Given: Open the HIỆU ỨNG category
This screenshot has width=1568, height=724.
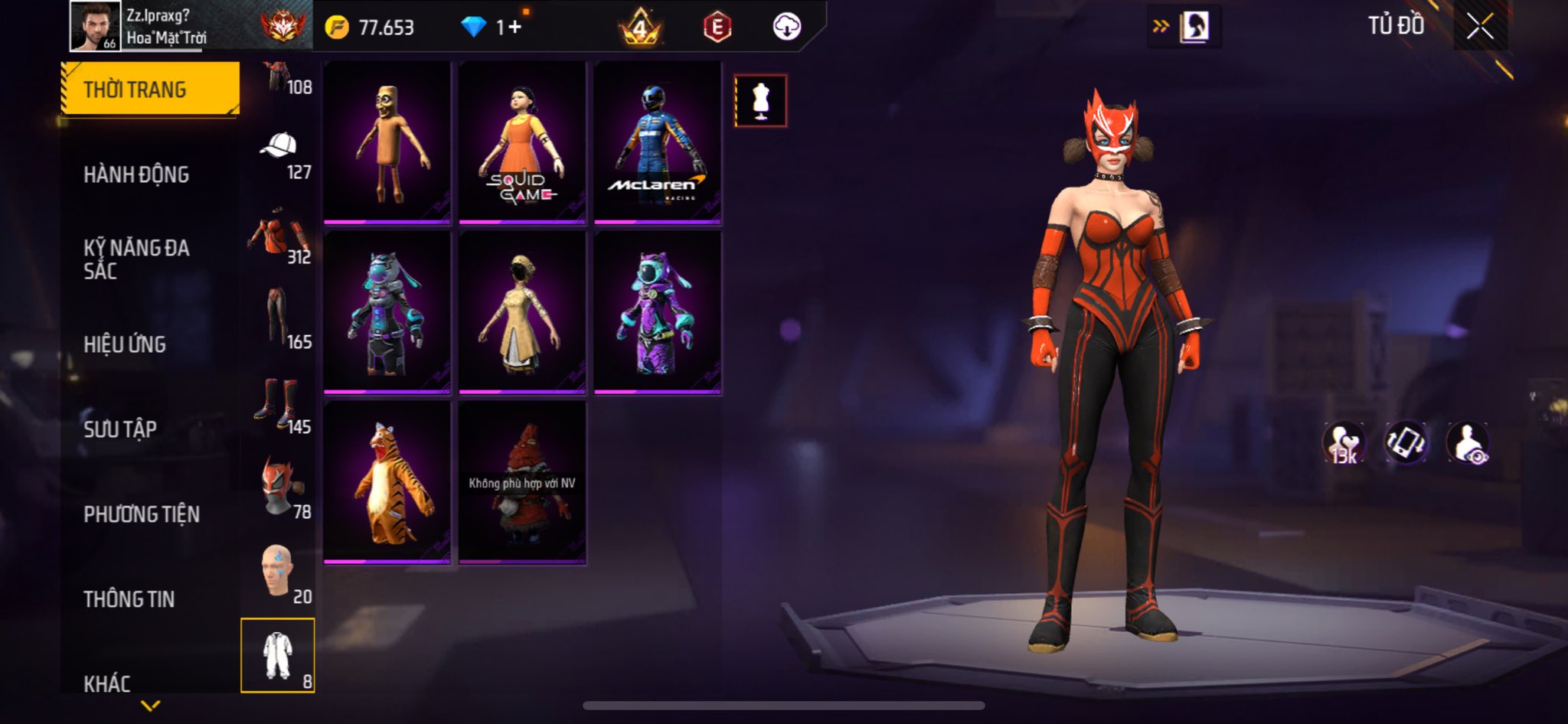Looking at the screenshot, I should tap(125, 344).
